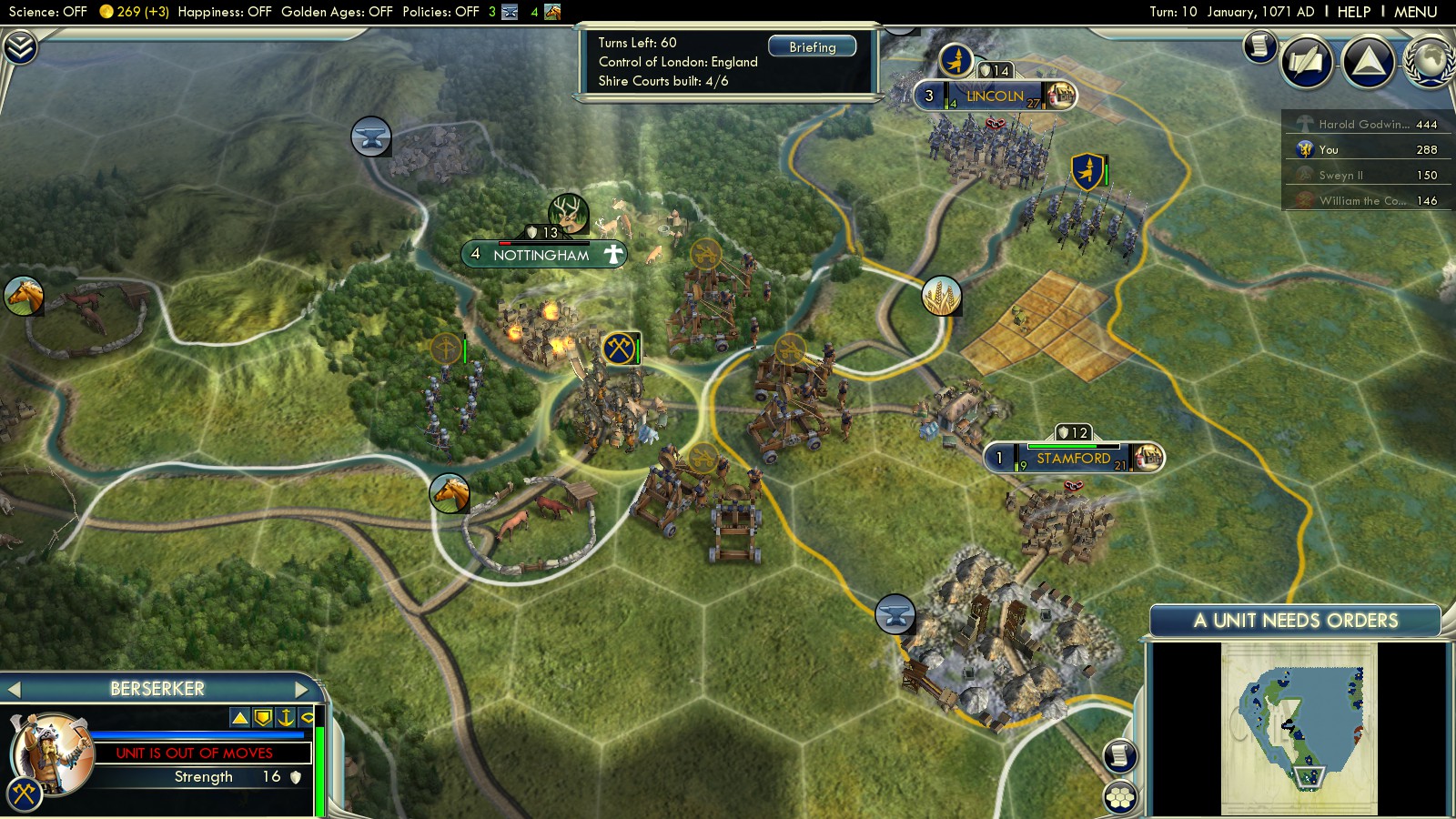Toggle the hex grid map options button
The image size is (1456, 819).
tap(1120, 797)
